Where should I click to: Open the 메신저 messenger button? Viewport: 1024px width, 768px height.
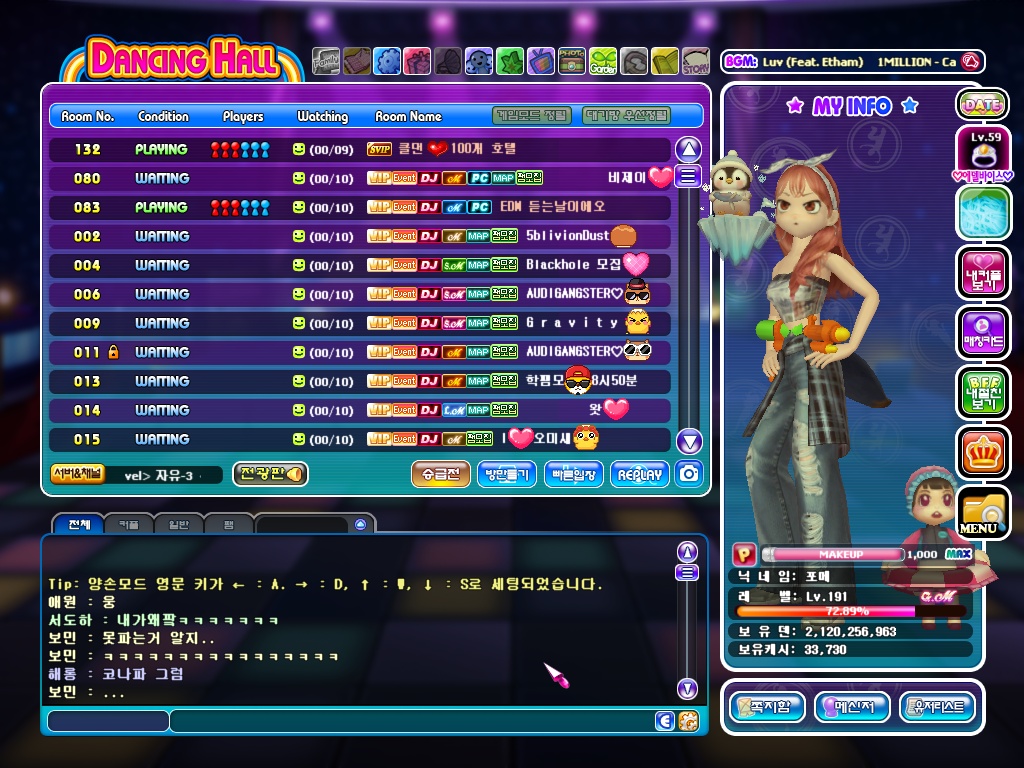pos(852,707)
